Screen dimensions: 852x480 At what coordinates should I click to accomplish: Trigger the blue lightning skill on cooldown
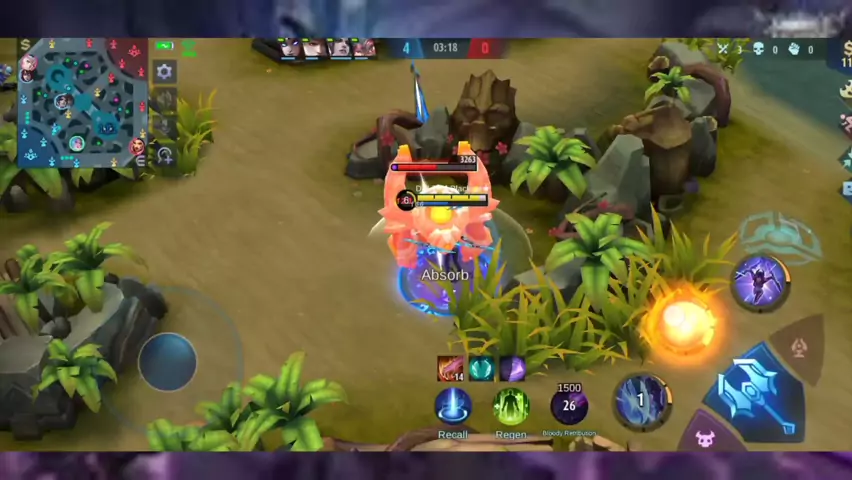pos(641,401)
